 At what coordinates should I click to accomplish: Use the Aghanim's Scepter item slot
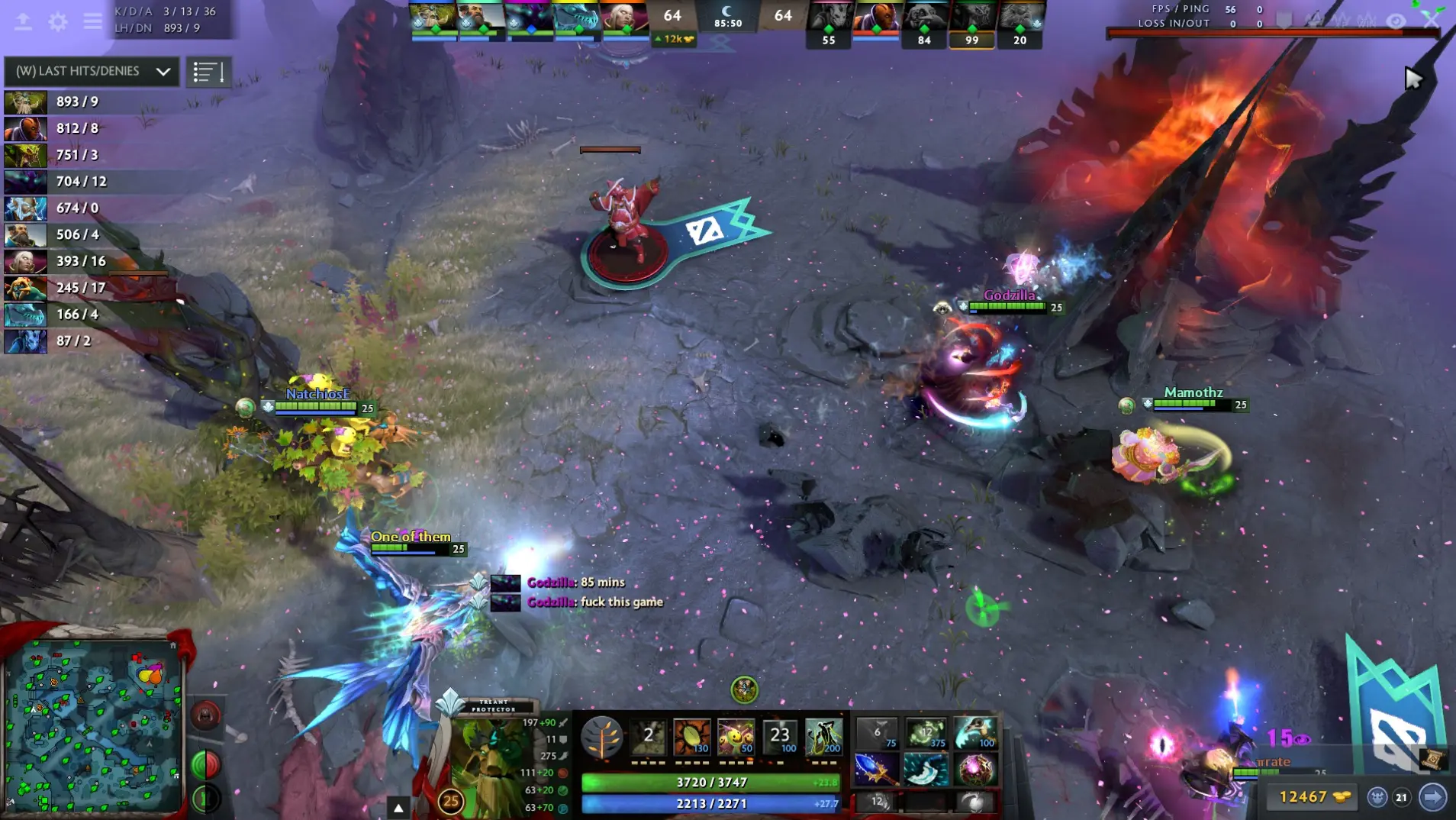876,769
